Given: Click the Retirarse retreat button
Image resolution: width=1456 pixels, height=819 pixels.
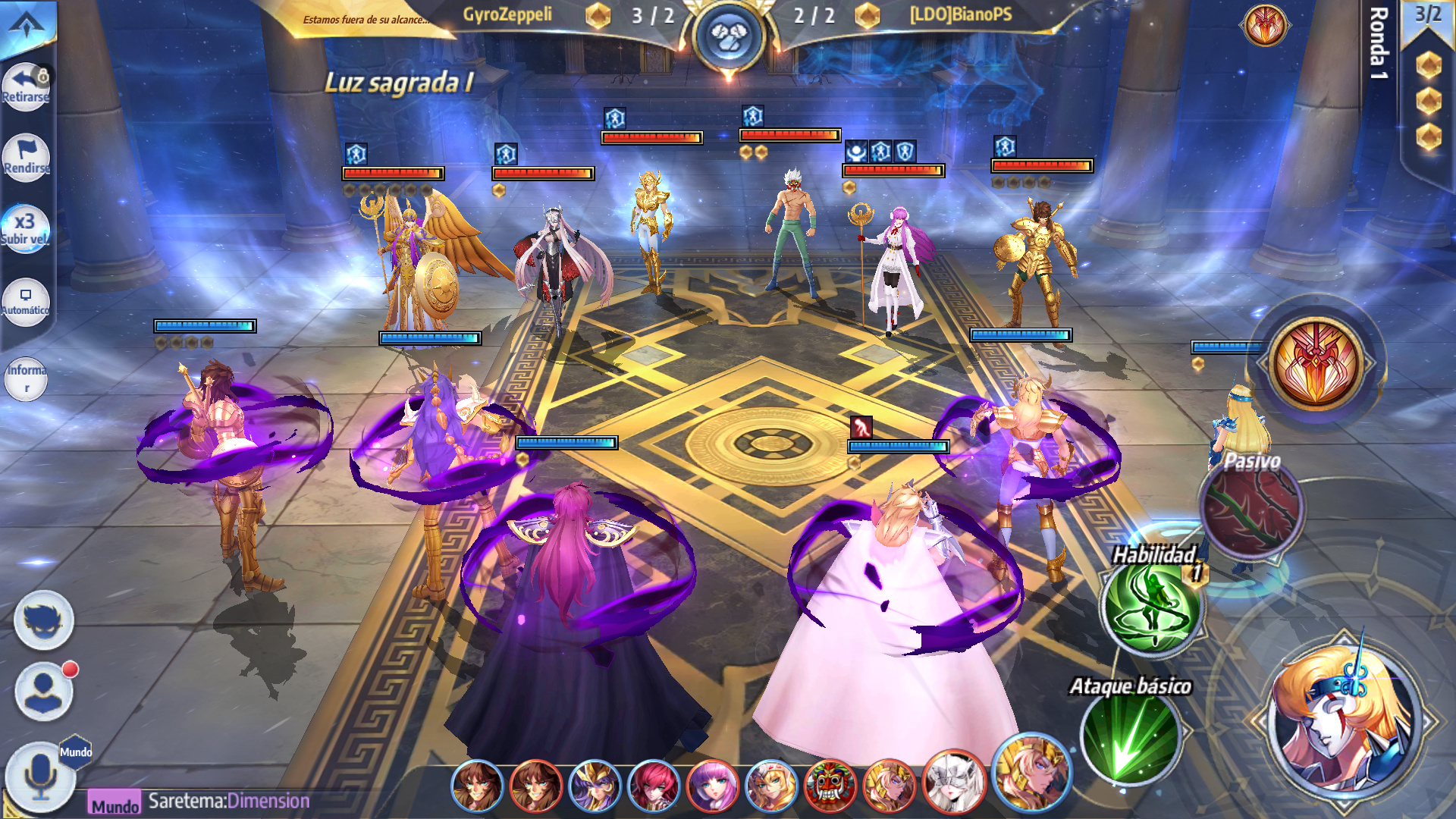Looking at the screenshot, I should [x=26, y=86].
